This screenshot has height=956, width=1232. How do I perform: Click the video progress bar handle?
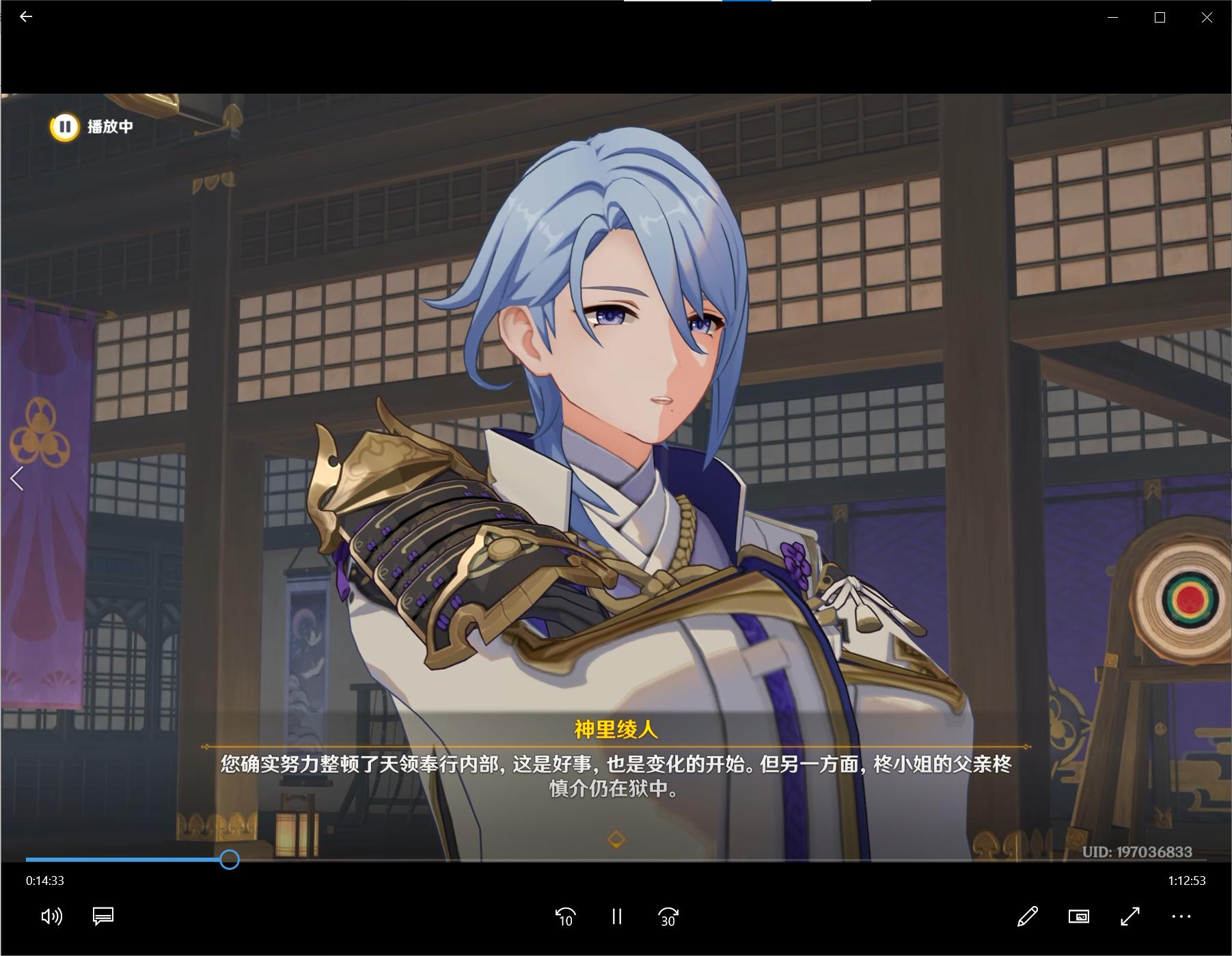(x=230, y=860)
